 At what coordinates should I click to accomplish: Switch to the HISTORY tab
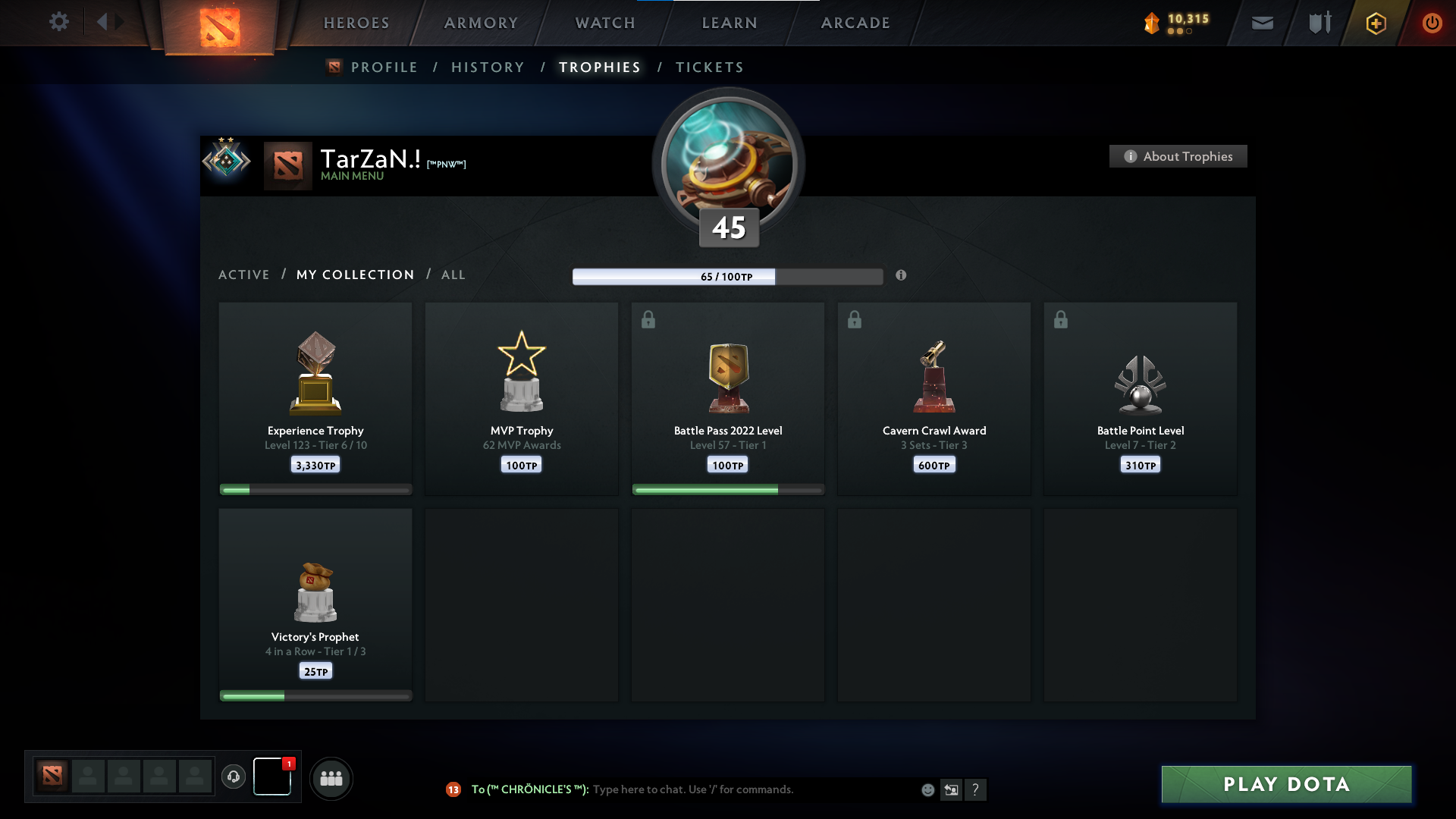[488, 67]
